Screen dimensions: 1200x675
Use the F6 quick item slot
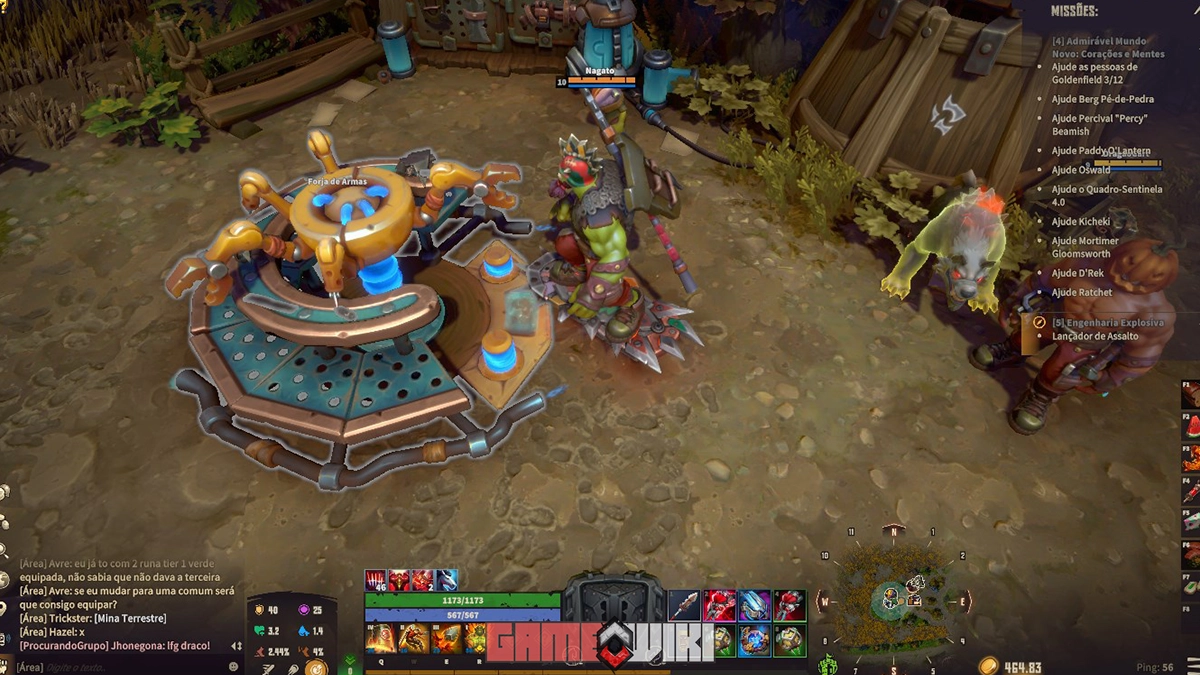pos(1191,553)
